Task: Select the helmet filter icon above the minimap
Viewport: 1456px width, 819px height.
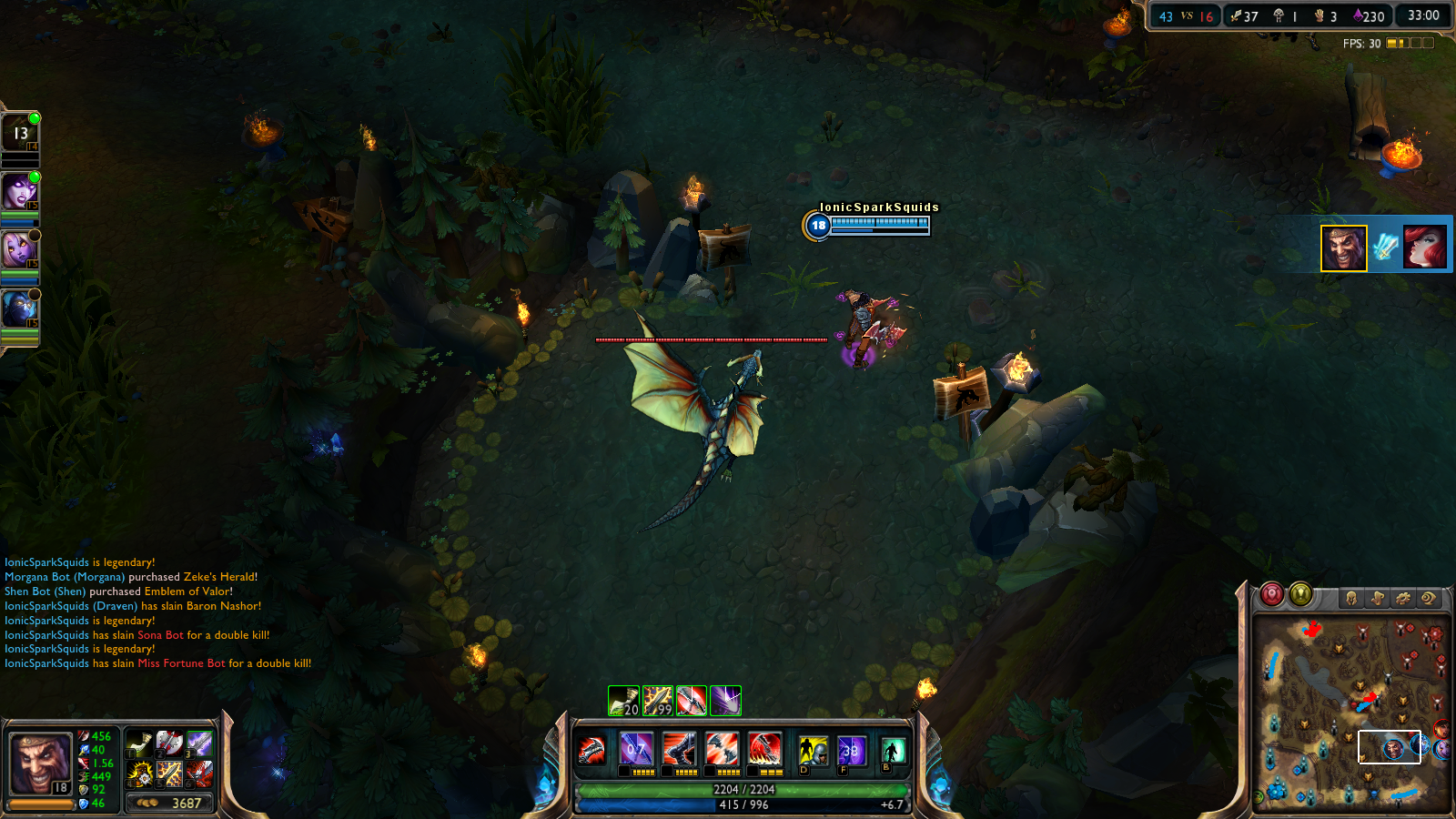Action: pos(1352,596)
